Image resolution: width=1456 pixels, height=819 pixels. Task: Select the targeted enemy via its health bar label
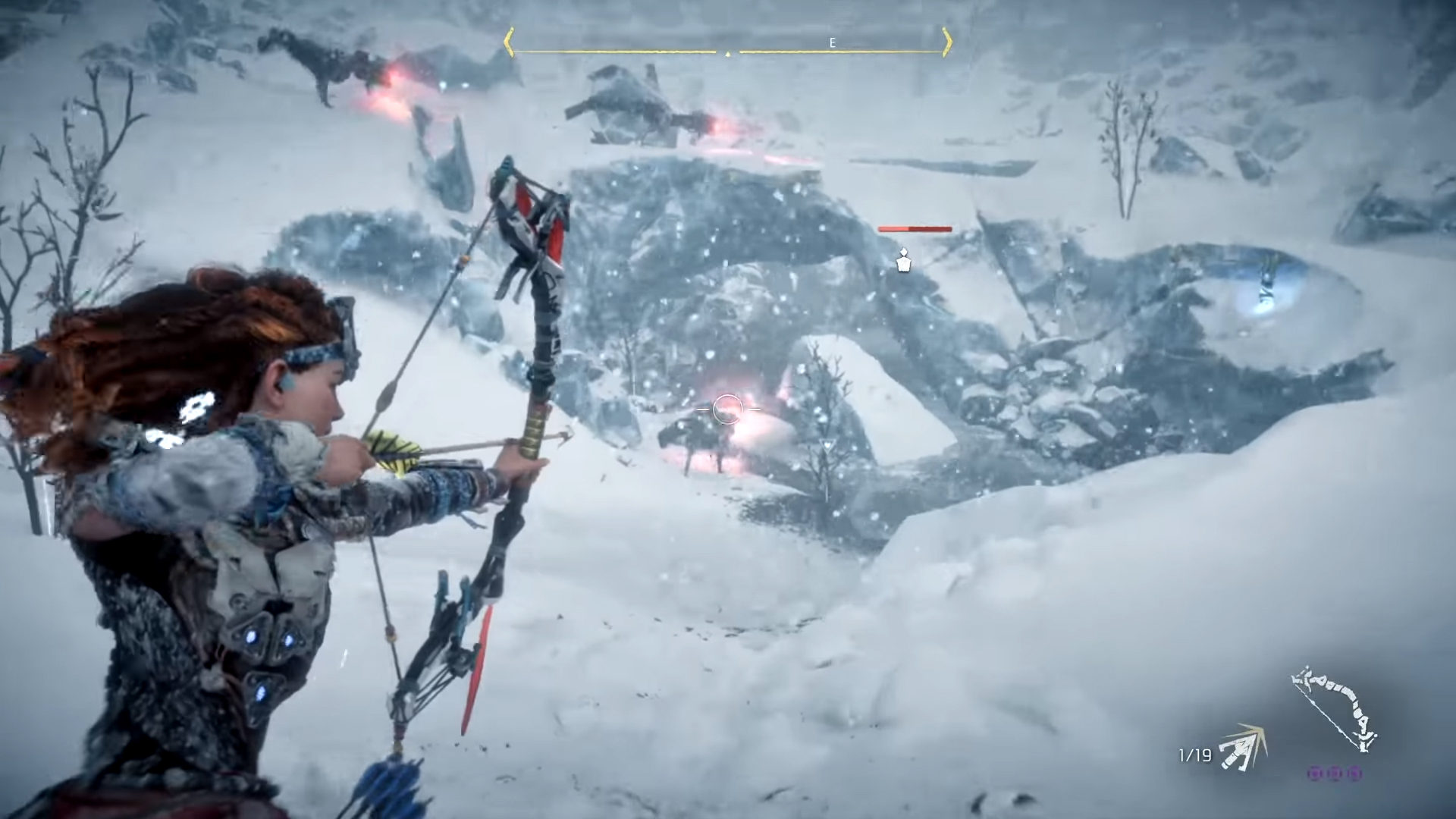coord(914,228)
